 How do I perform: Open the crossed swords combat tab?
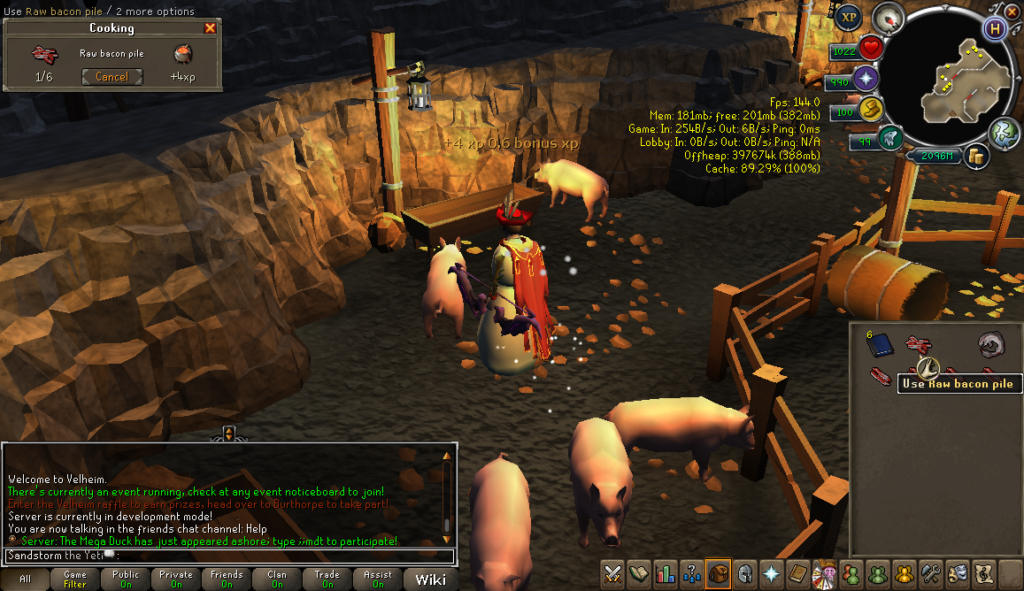pyautogui.click(x=613, y=574)
